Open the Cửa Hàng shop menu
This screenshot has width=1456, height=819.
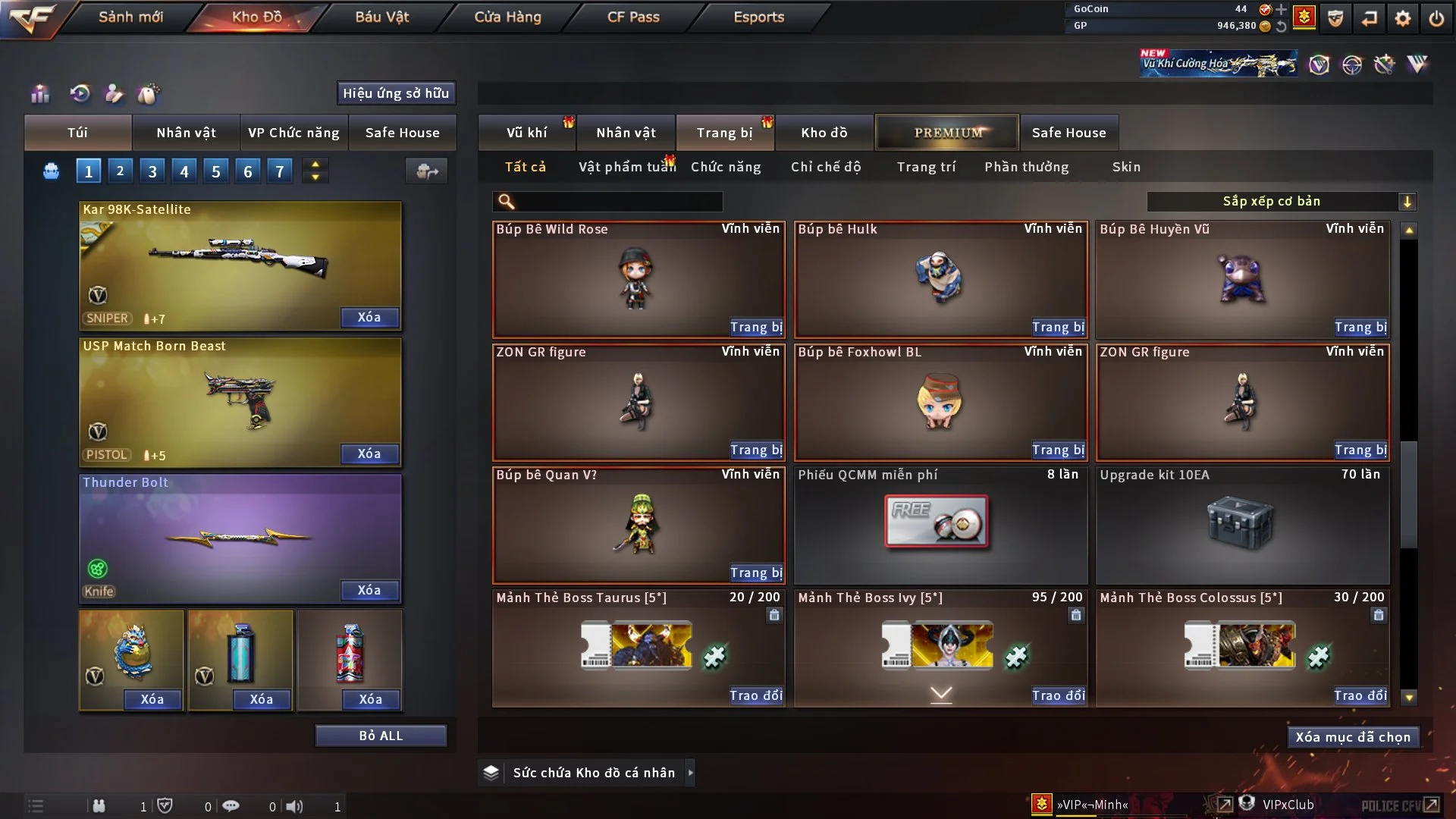[x=507, y=17]
